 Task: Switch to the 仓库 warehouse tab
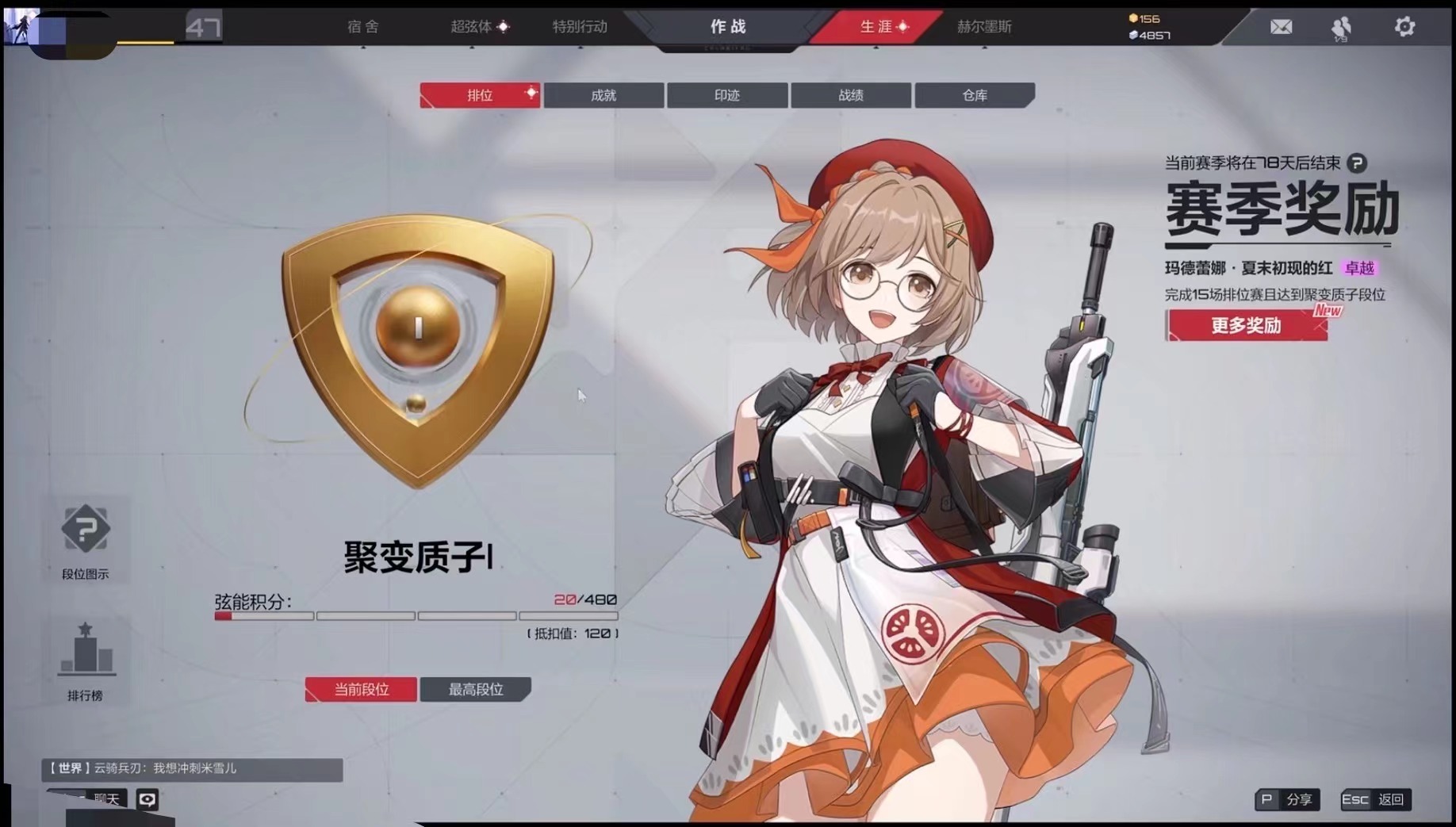click(x=975, y=95)
